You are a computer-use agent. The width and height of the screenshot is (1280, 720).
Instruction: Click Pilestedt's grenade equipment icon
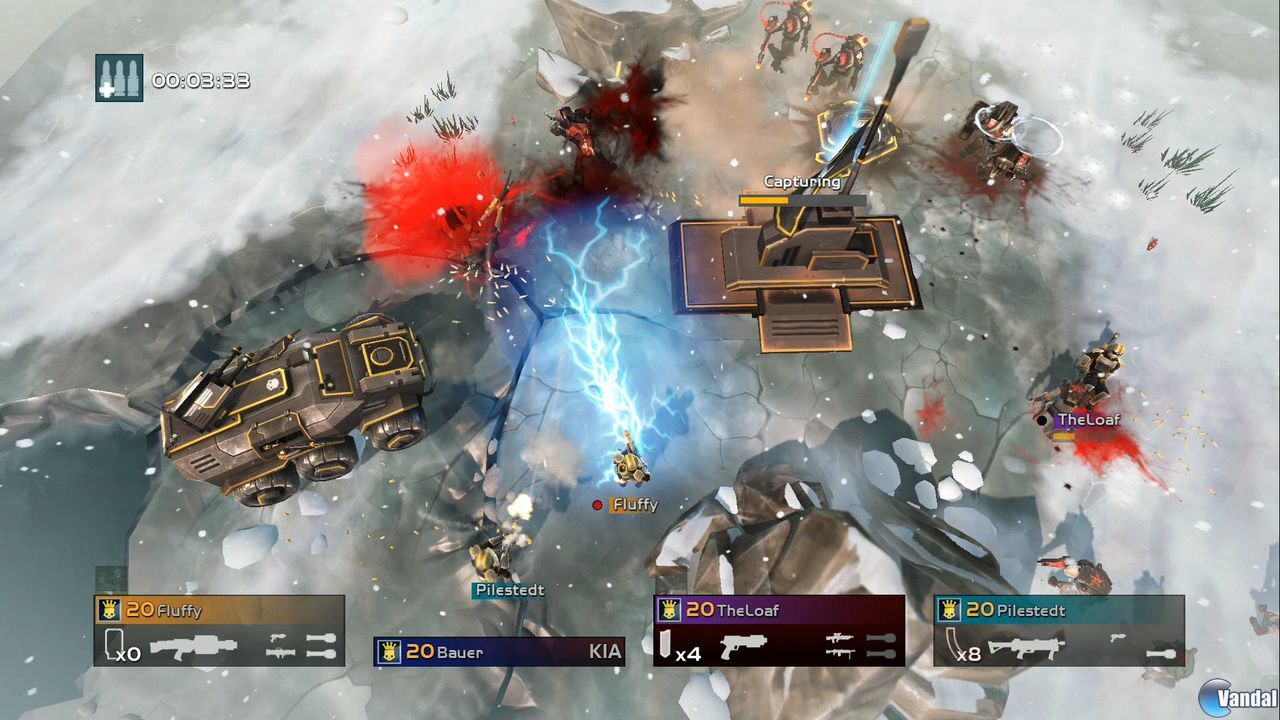click(x=1162, y=654)
